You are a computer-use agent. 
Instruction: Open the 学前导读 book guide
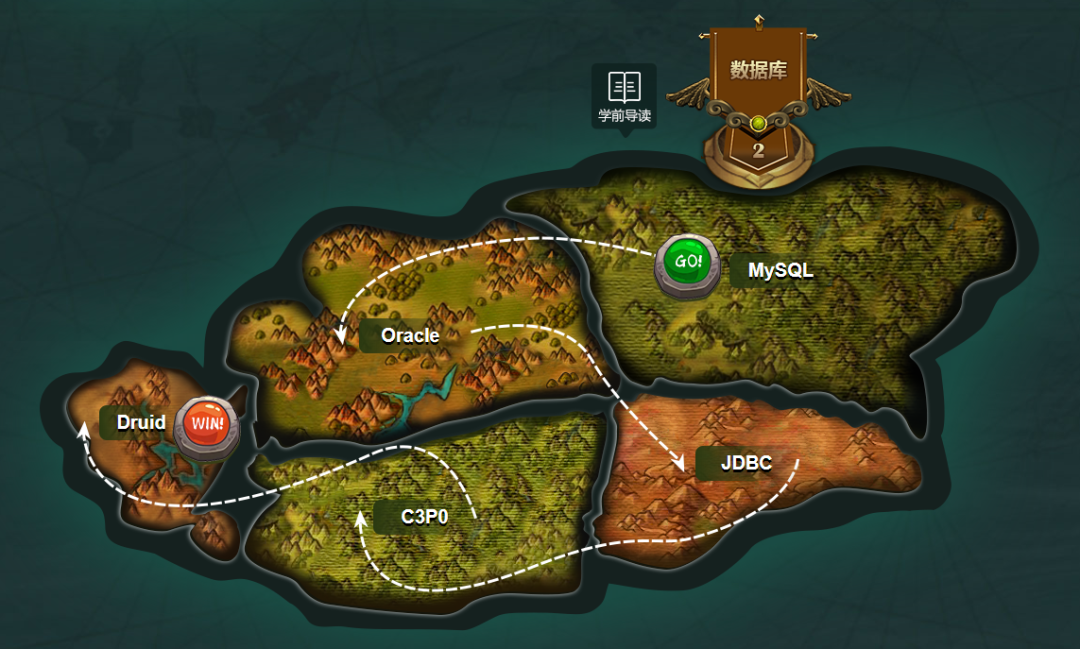624,96
